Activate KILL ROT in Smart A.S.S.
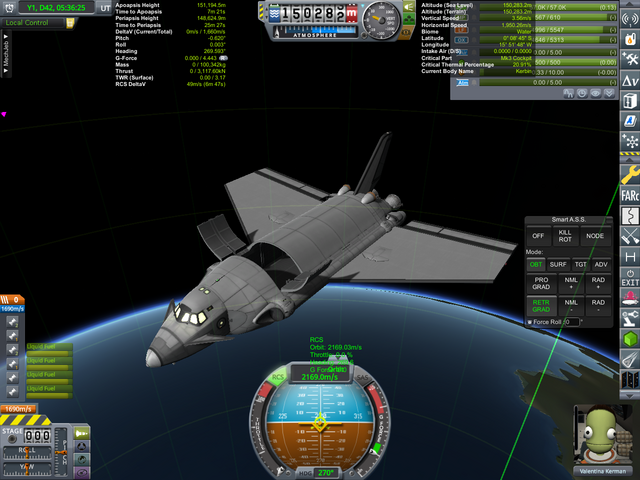 point(567,235)
